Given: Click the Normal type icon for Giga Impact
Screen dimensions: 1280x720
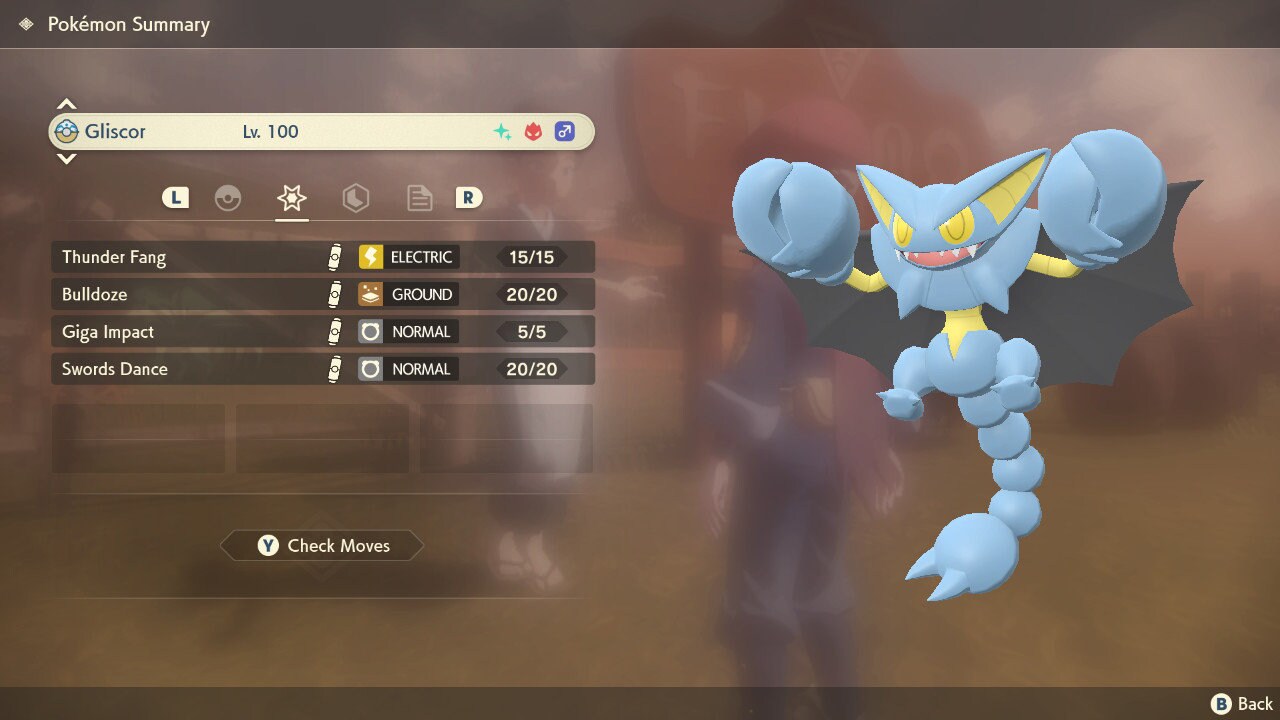Looking at the screenshot, I should coord(370,331).
